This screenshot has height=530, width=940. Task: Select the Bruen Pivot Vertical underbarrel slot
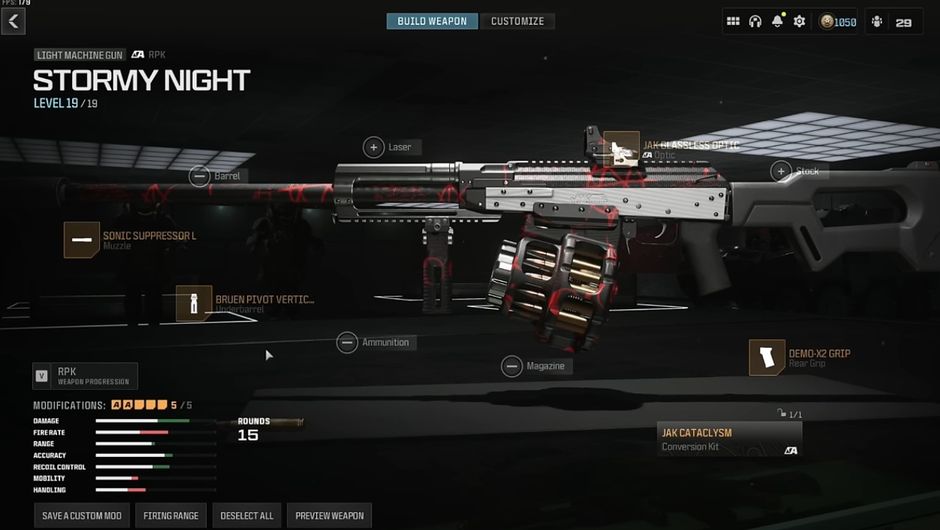pos(194,303)
